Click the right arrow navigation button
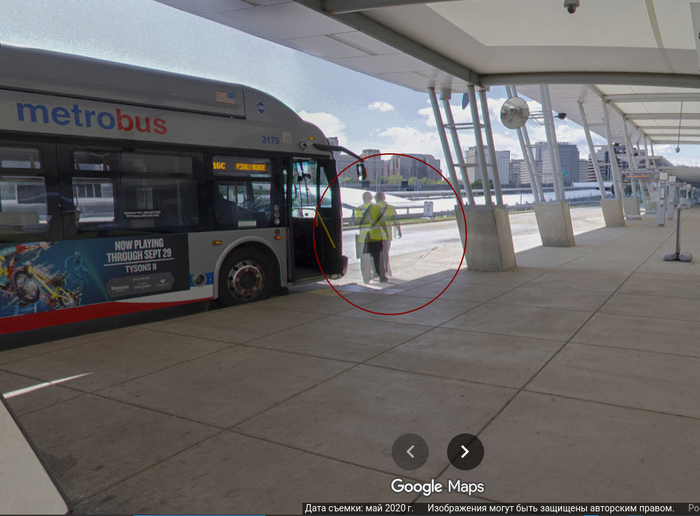Image resolution: width=700 pixels, height=516 pixels. click(465, 451)
